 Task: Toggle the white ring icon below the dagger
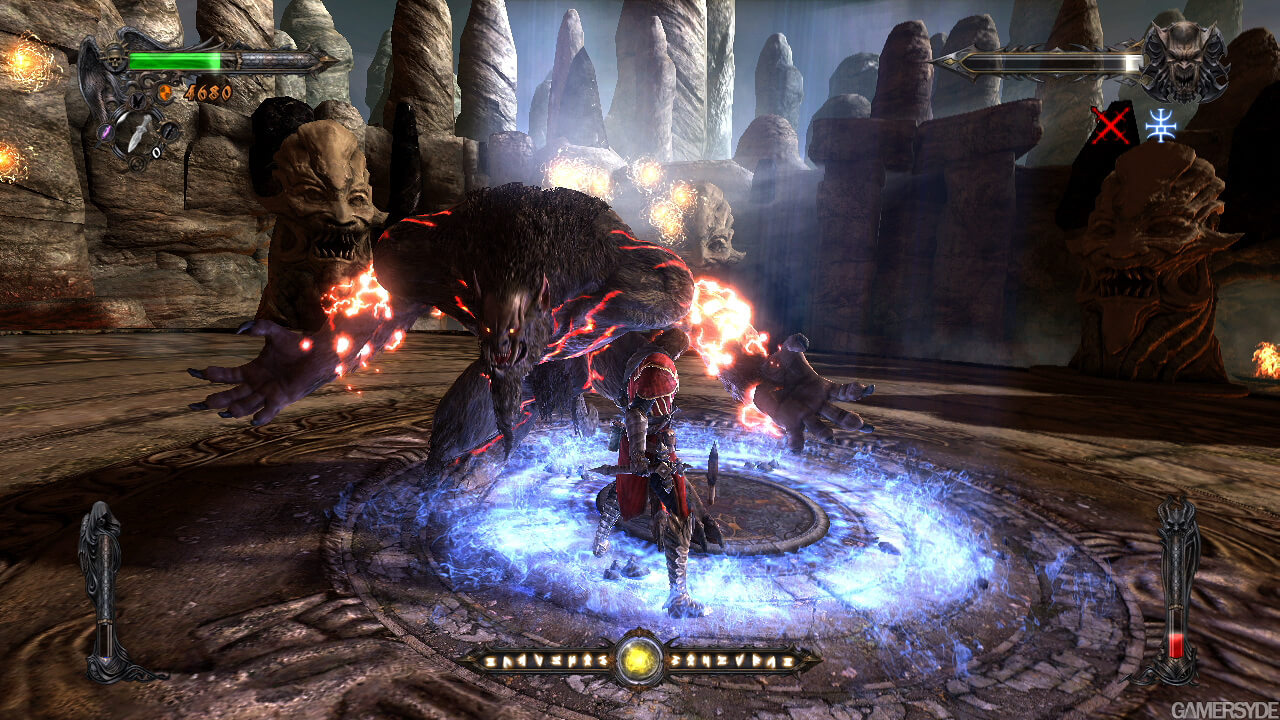coord(157,150)
